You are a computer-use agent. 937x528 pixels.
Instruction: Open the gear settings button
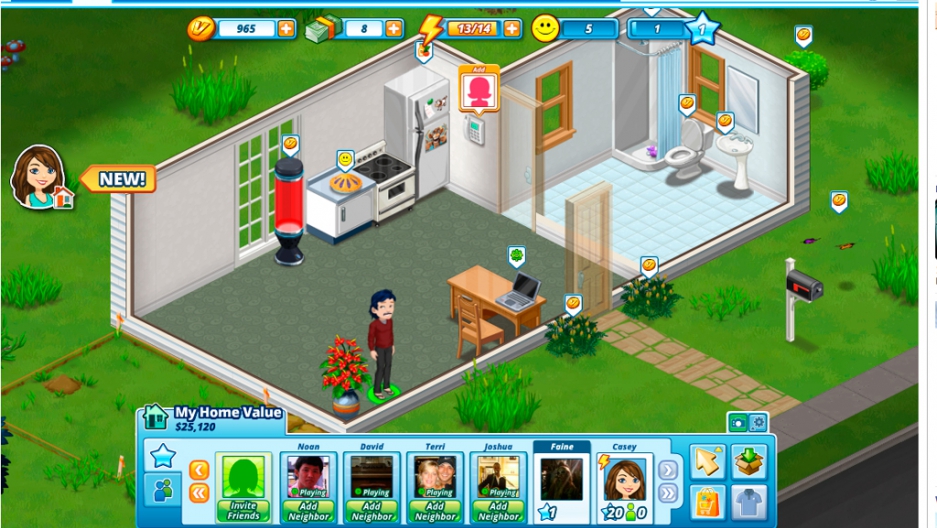pyautogui.click(x=758, y=423)
